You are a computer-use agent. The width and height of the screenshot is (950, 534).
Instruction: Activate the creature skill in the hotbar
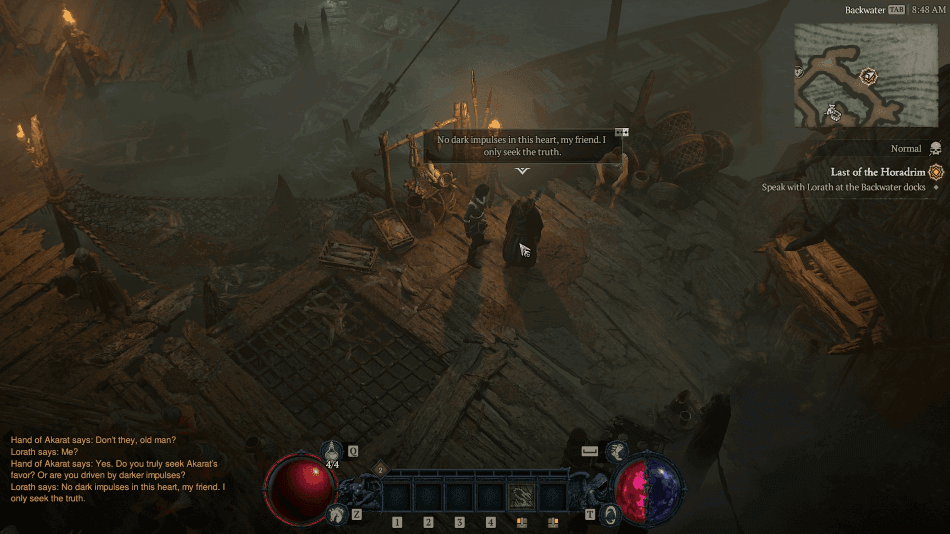[522, 496]
